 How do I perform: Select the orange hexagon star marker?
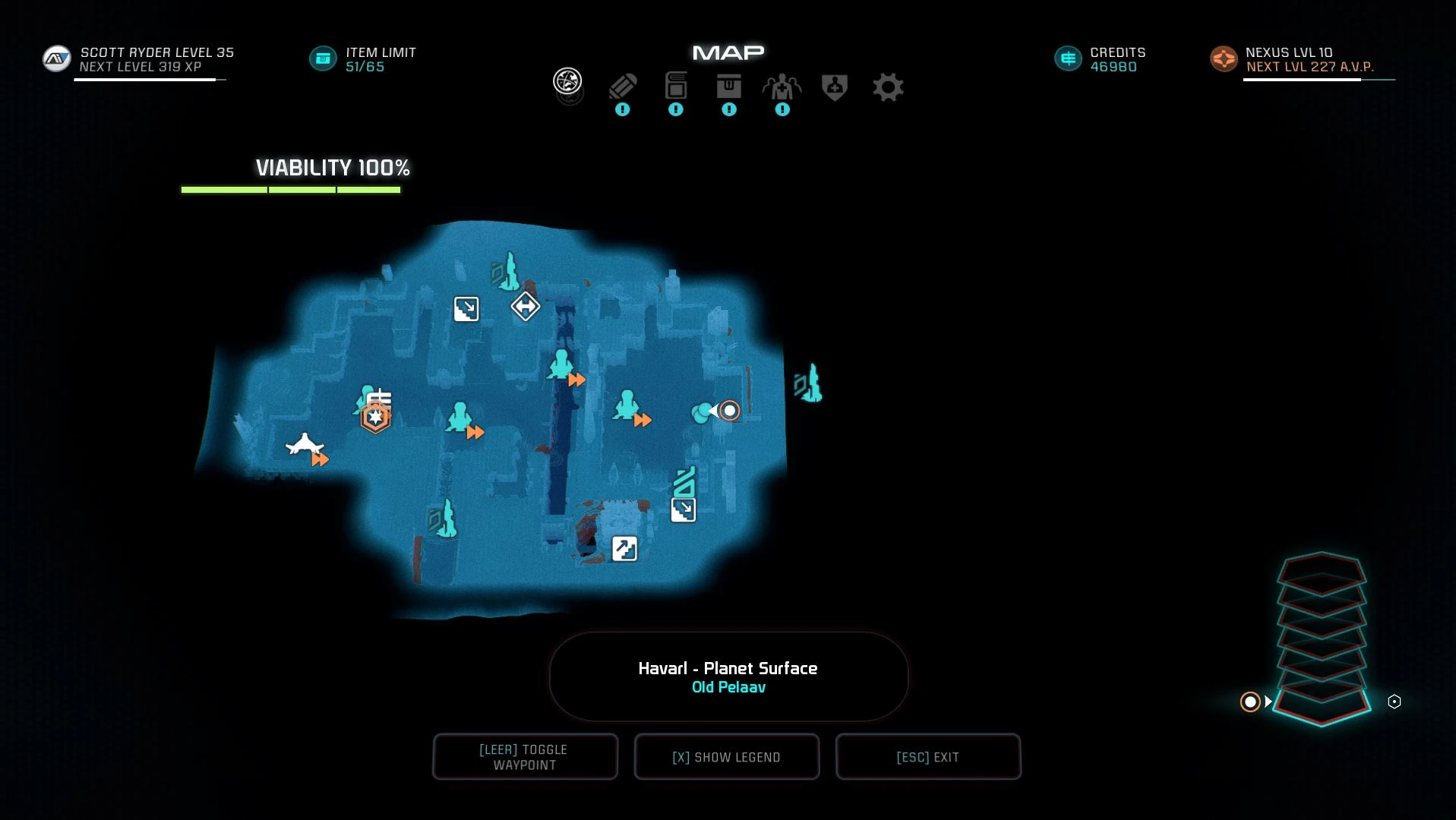coord(375,417)
